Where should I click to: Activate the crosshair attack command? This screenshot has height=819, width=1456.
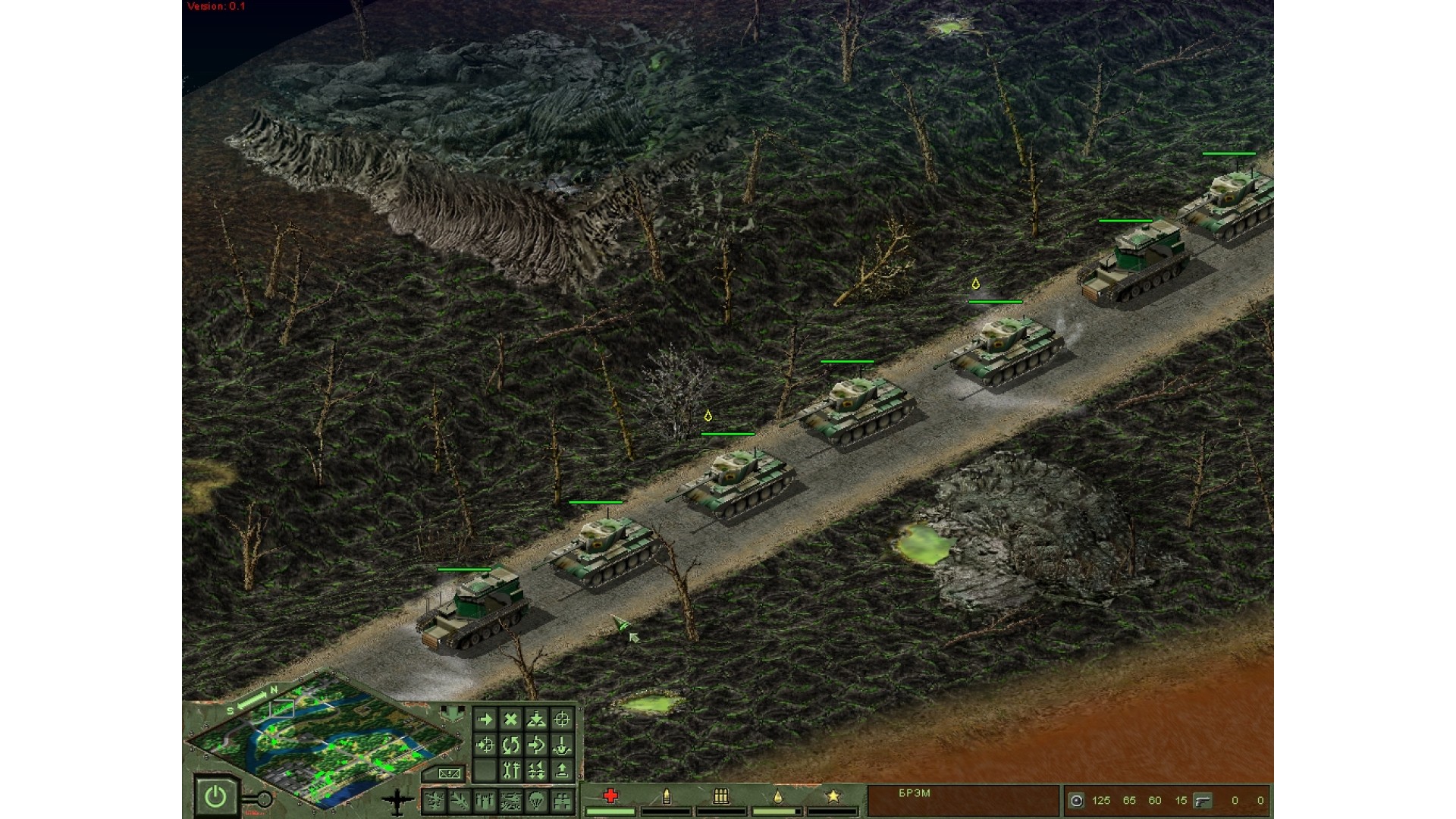[562, 720]
